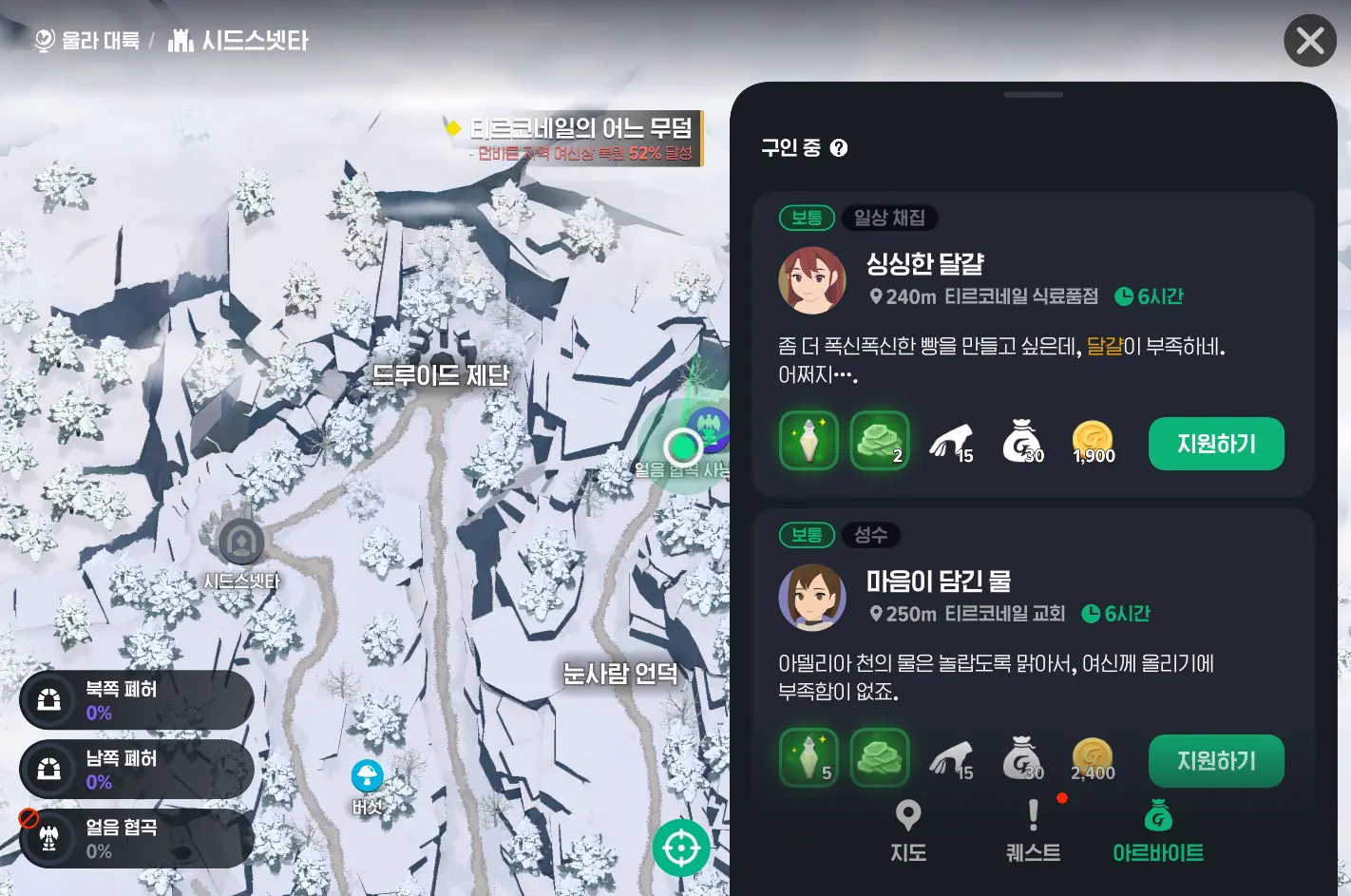1351x896 pixels.
Task: Click the money bag icon on 마음이 담긴 물 request
Action: [1023, 757]
